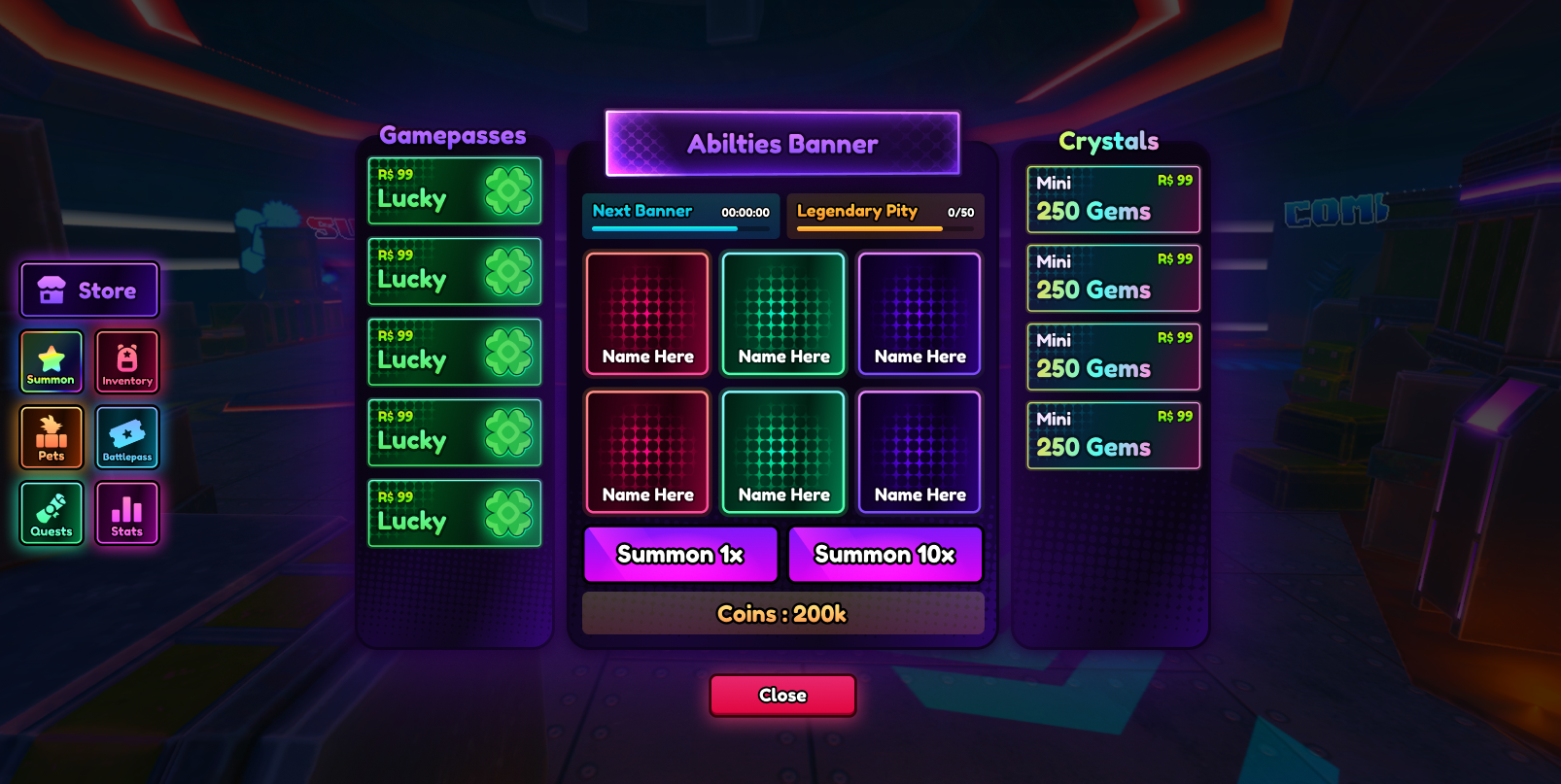Click the Summon 1x button
The height and width of the screenshot is (784, 1561).
(x=680, y=554)
